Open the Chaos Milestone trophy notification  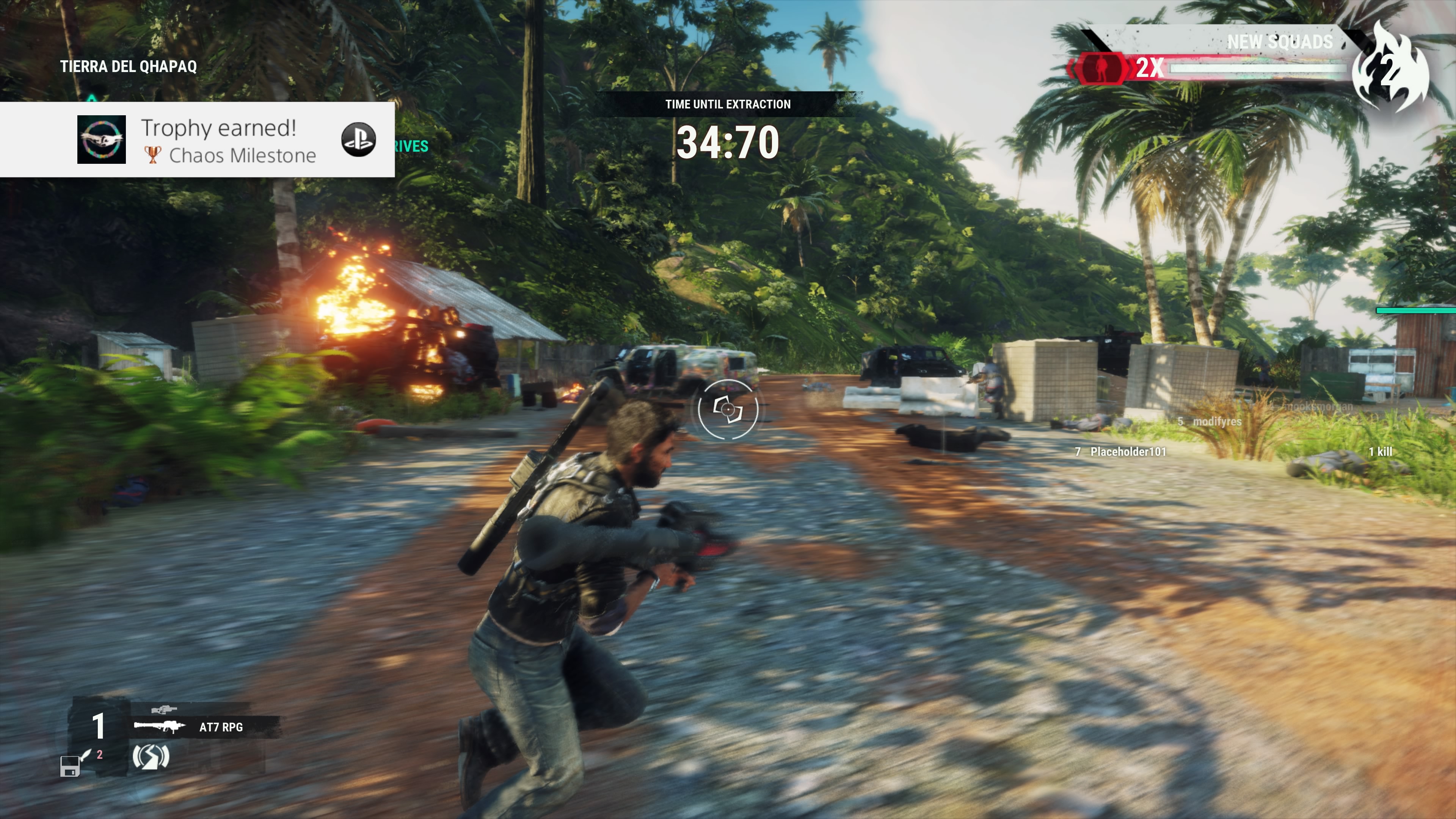pyautogui.click(x=229, y=140)
